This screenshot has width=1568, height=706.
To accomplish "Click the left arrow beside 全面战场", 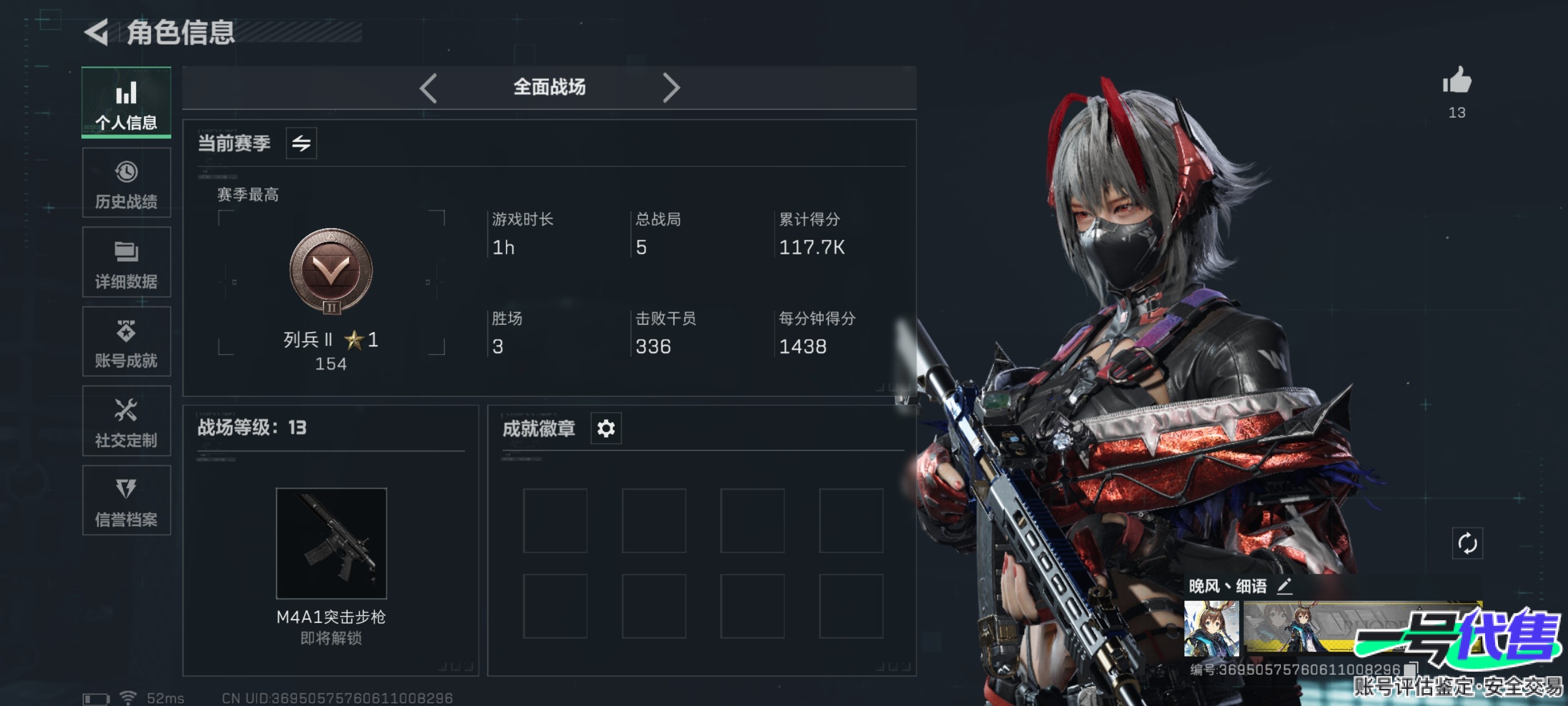I will tap(428, 89).
